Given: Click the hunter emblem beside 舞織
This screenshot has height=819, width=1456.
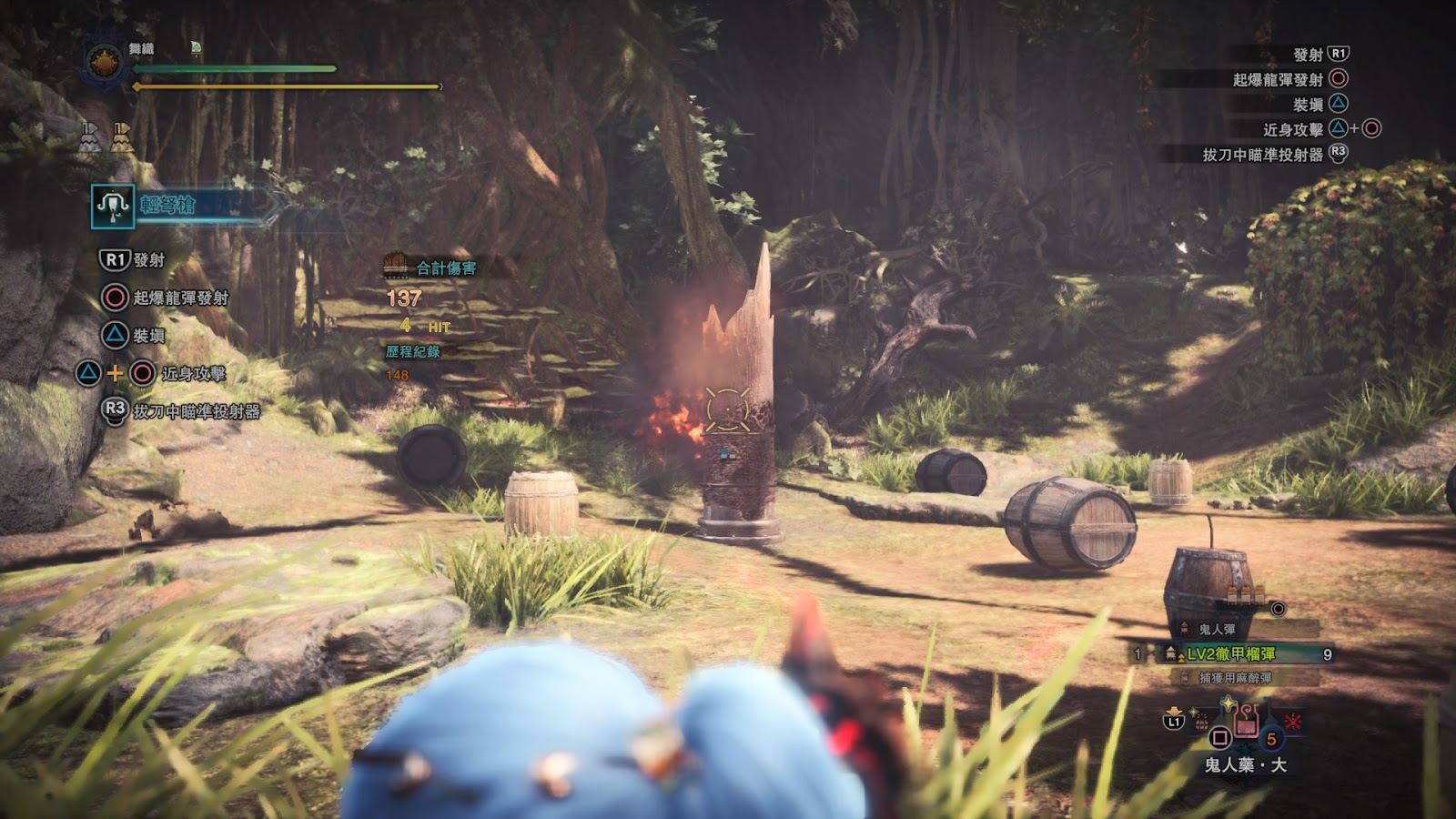Looking at the screenshot, I should pyautogui.click(x=104, y=65).
